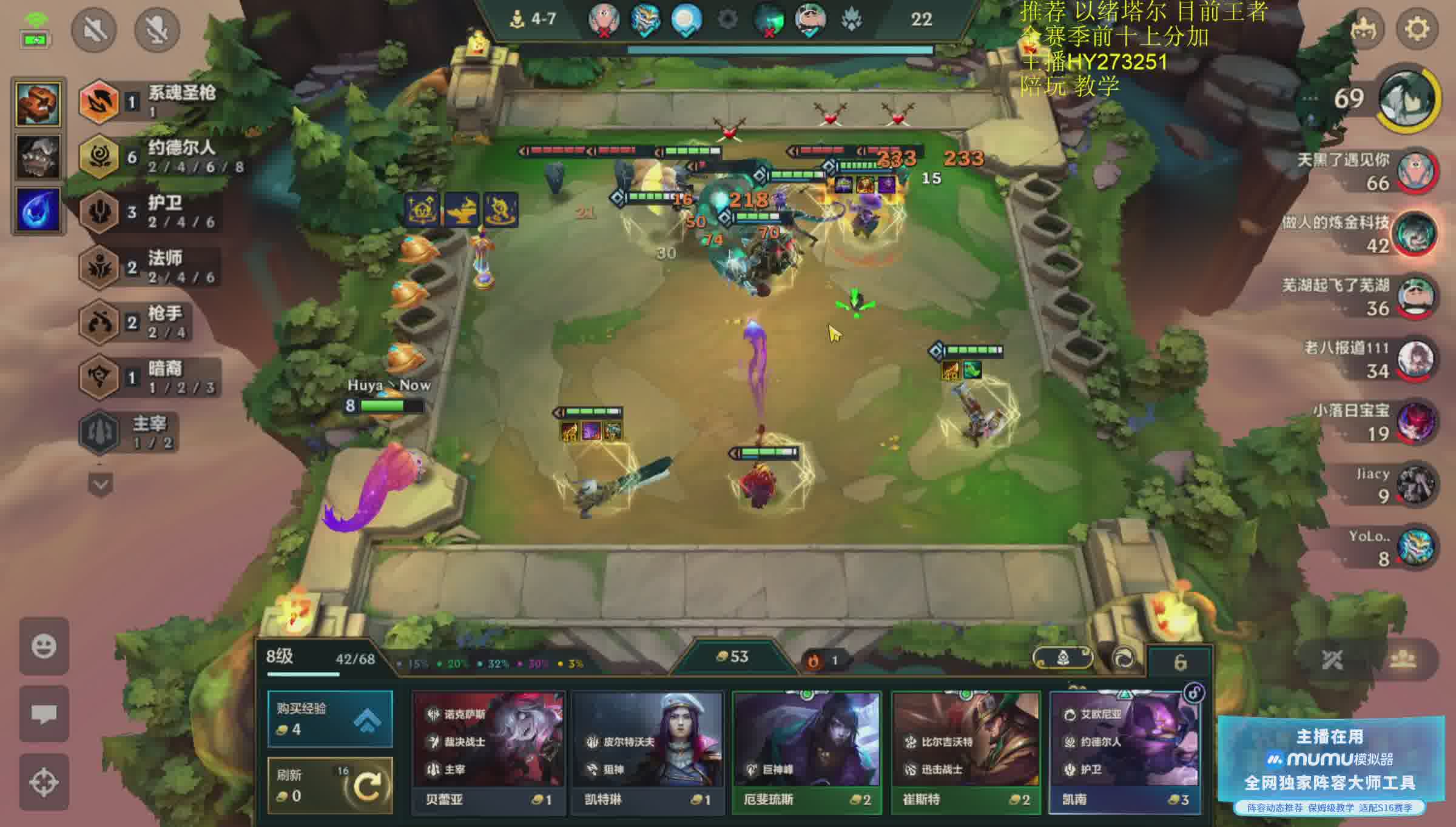Select the 法师 trait entry
This screenshot has height=827, width=1456.
(152, 267)
